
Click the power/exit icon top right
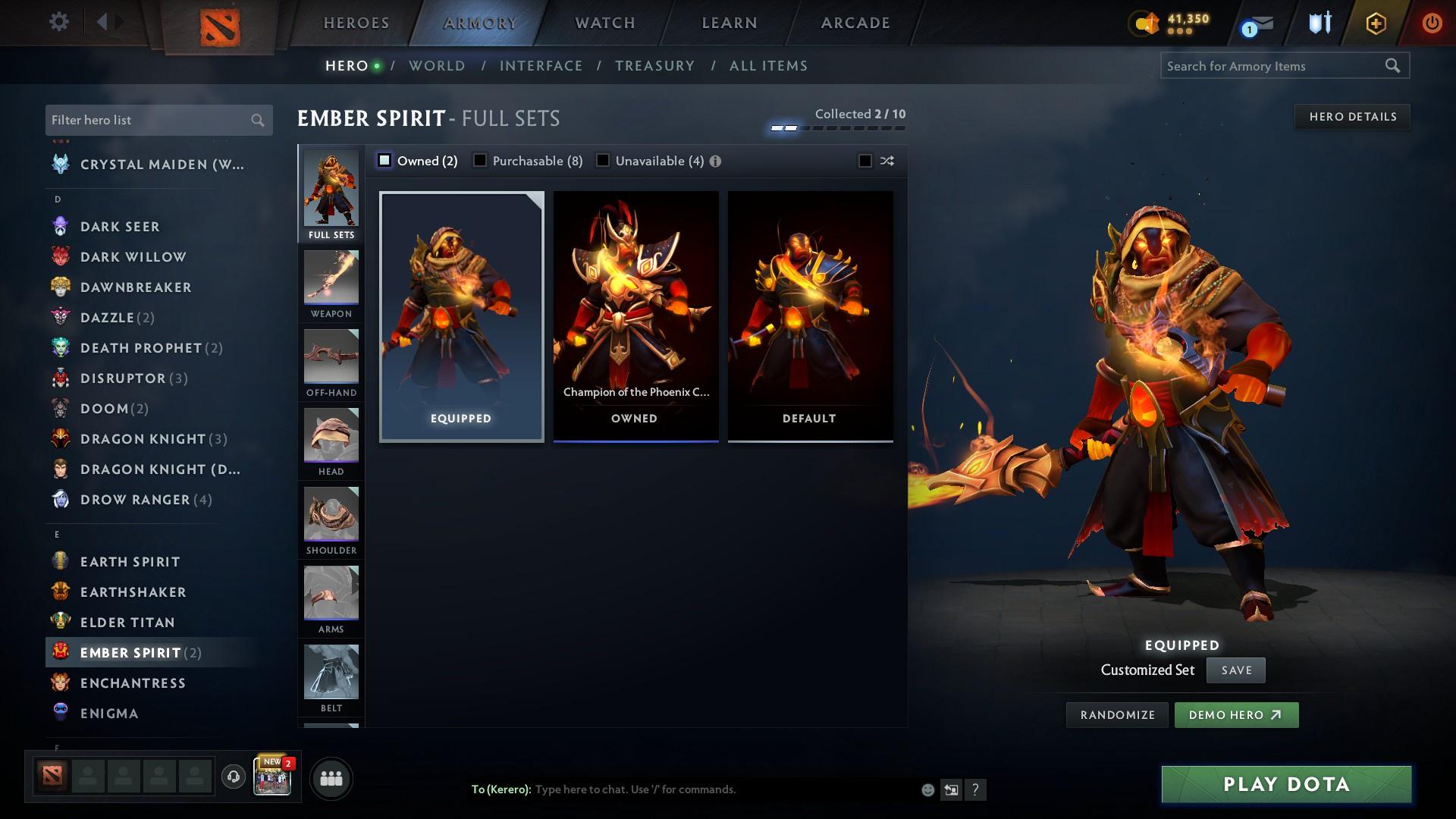click(1431, 22)
